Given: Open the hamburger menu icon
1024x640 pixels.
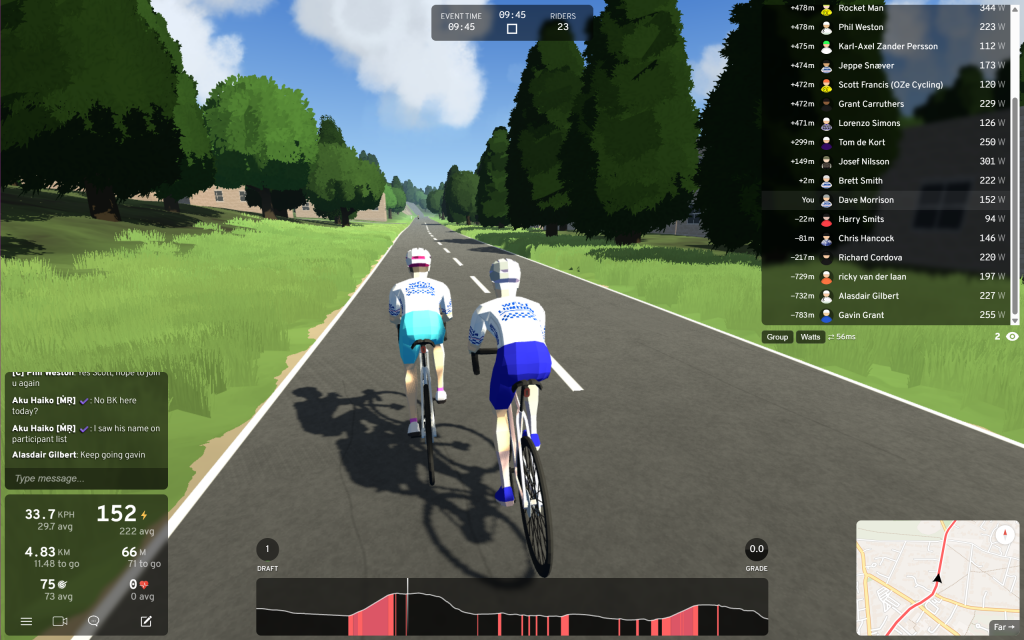Looking at the screenshot, I should click(26, 621).
